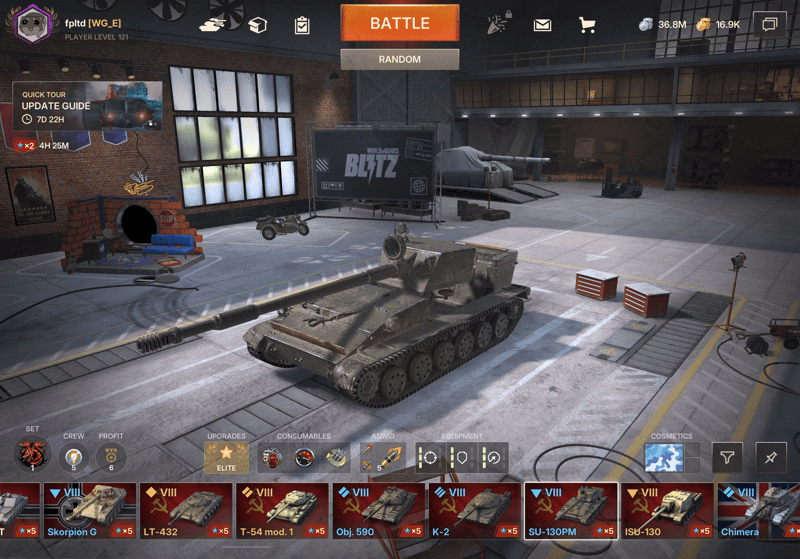Viewport: 800px width, 559px height.
Task: Open the Crew lightbulb panel
Action: point(73,458)
